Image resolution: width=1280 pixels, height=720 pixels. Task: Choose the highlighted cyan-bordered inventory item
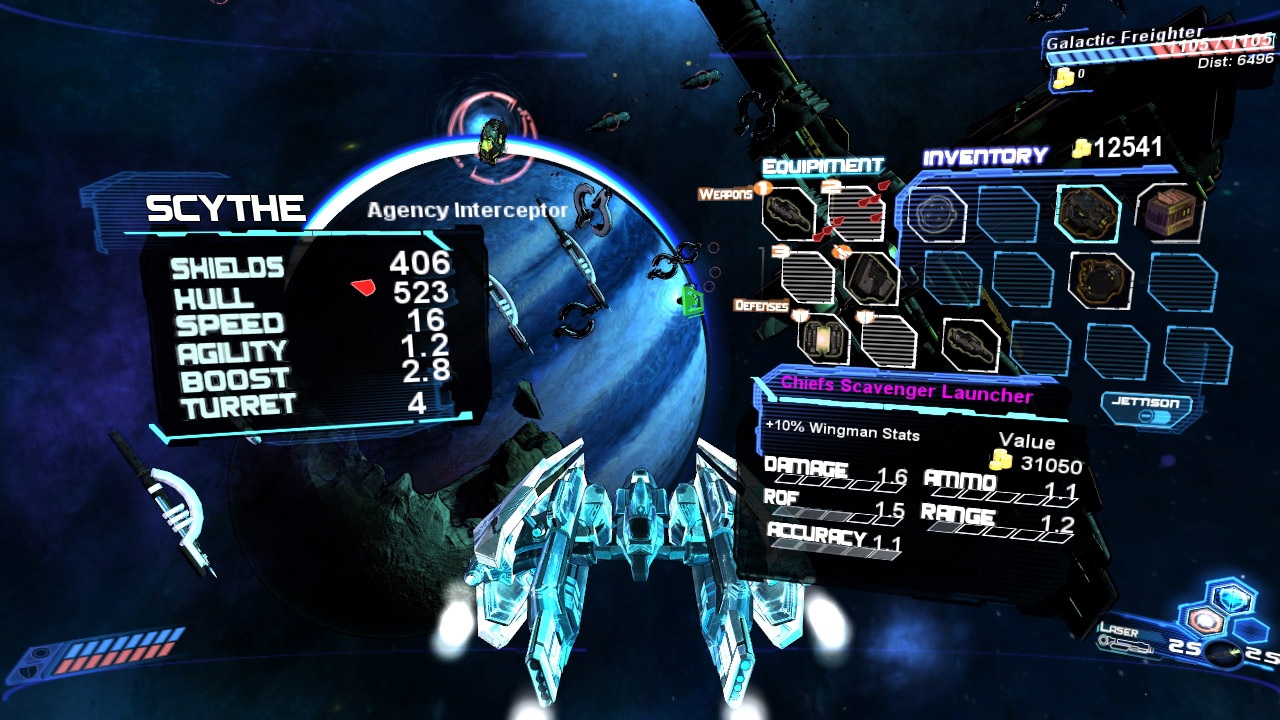tap(1087, 213)
